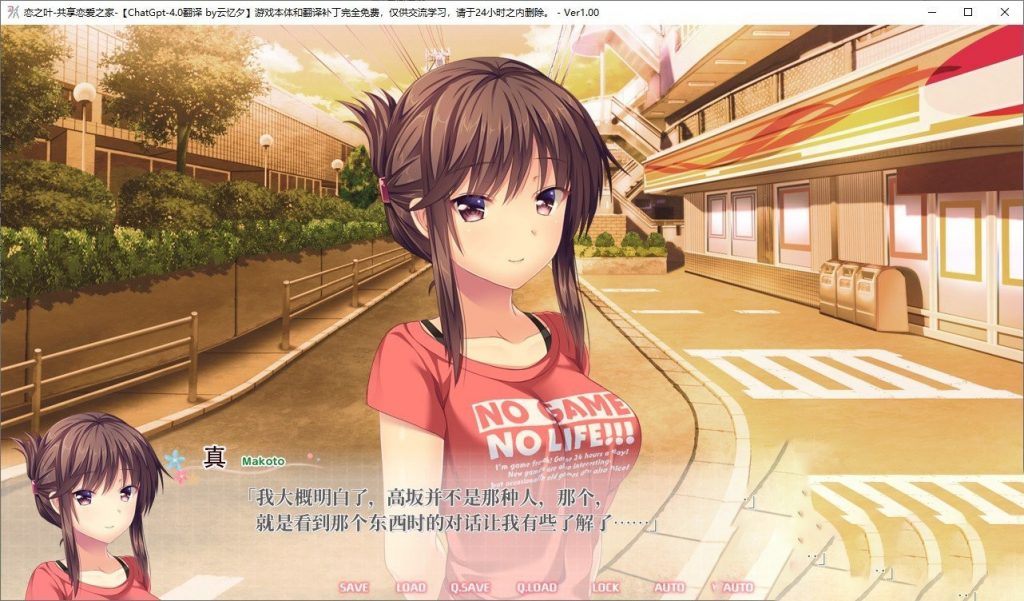Toggle the LOCK button
Screen dimensions: 1024x601
(605, 588)
